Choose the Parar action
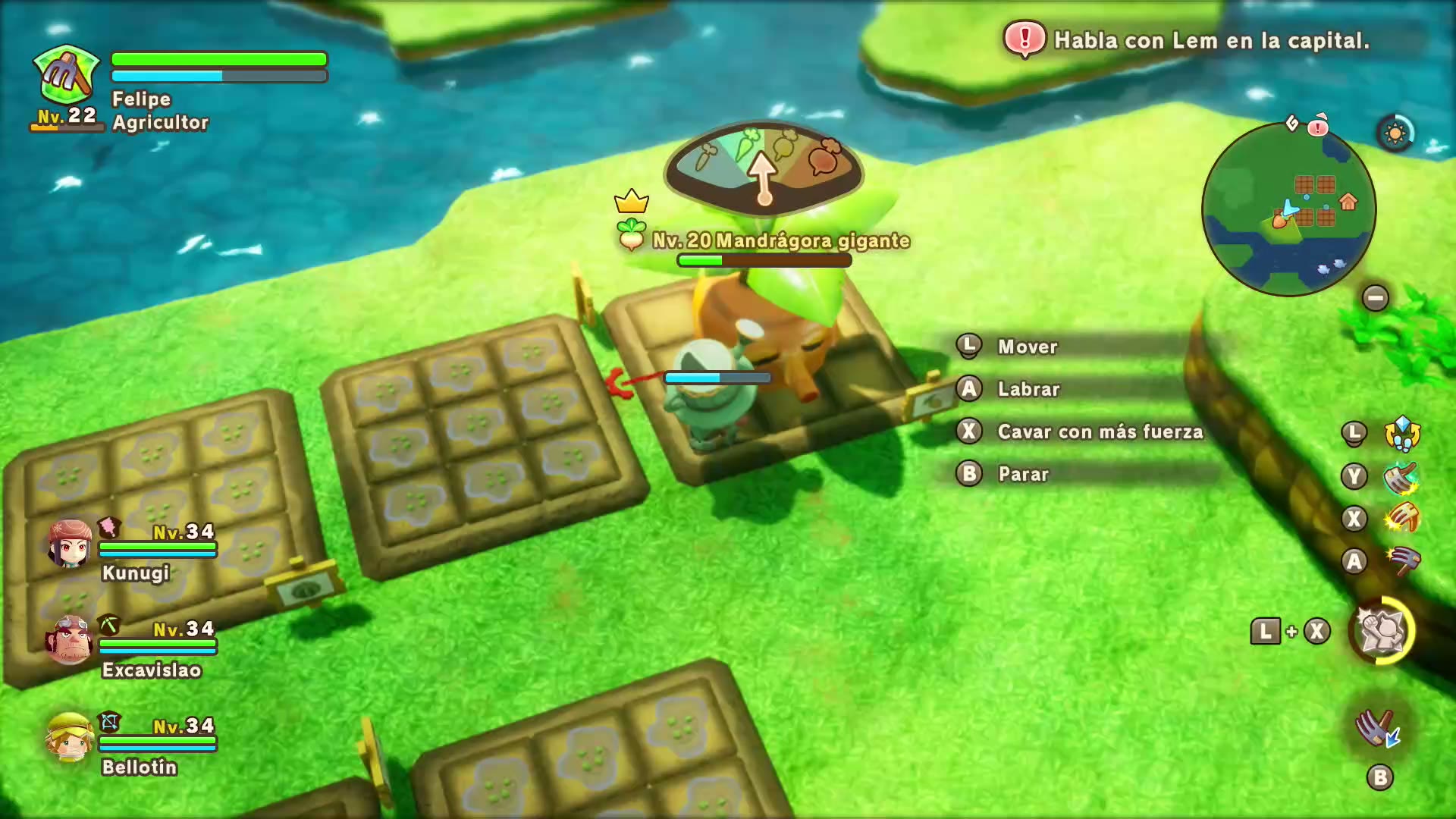 point(1023,474)
